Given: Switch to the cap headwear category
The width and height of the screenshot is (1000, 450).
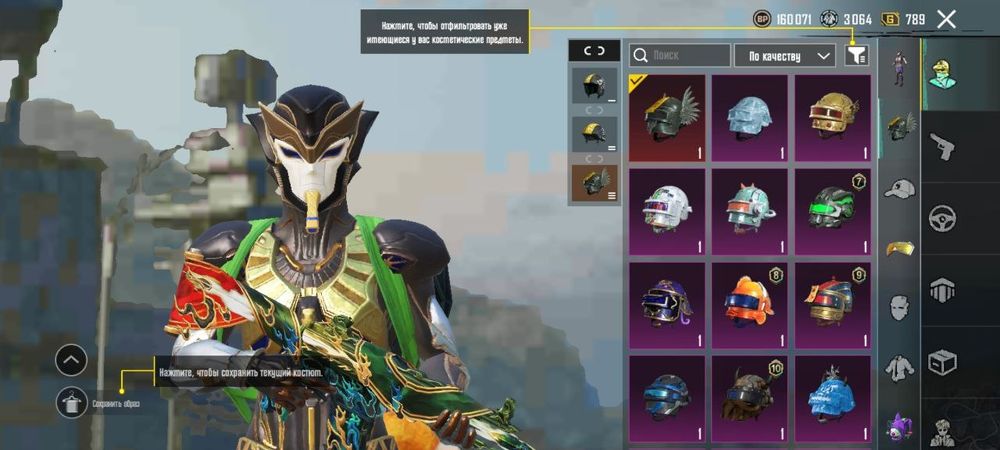Looking at the screenshot, I should coord(900,189).
